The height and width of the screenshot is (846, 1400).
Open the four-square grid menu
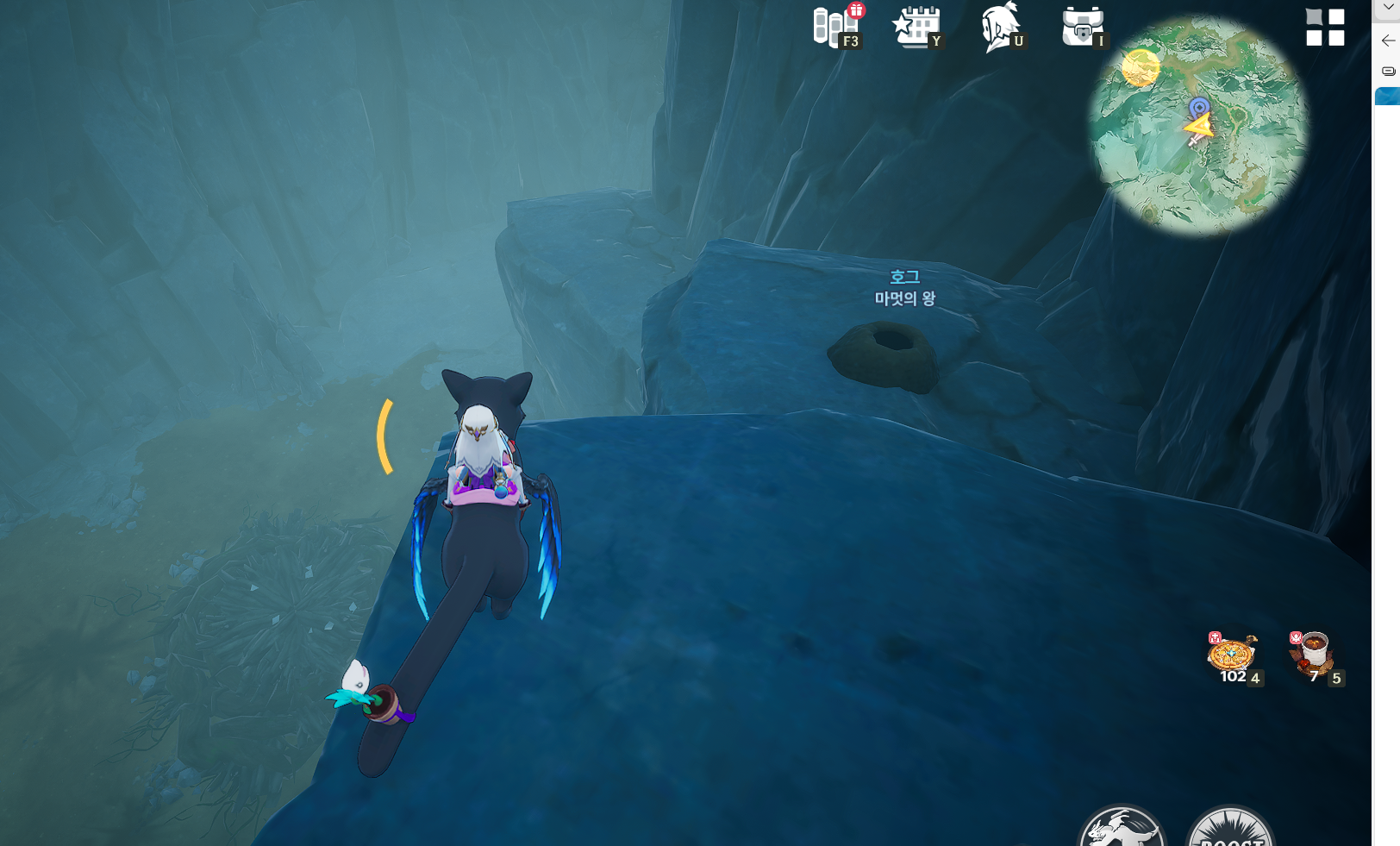pyautogui.click(x=1325, y=27)
